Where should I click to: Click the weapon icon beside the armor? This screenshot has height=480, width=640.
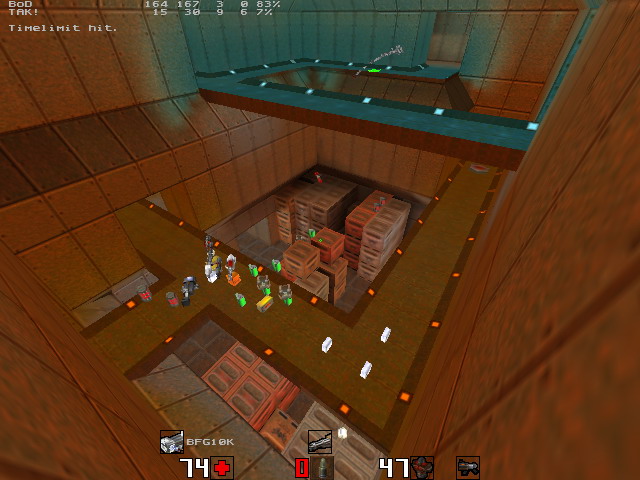pos(468,467)
